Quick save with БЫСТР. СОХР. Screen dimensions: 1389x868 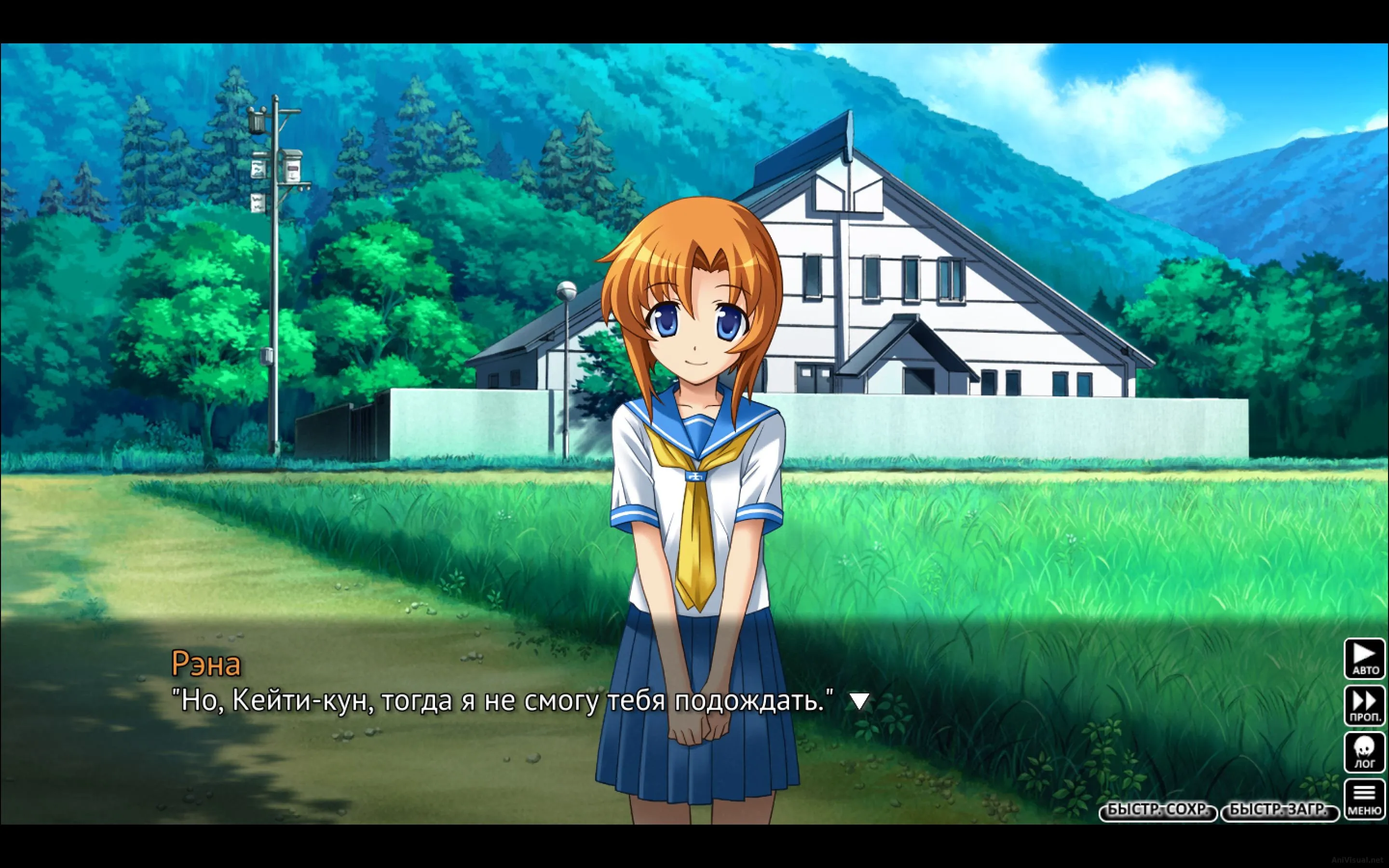point(1157,811)
